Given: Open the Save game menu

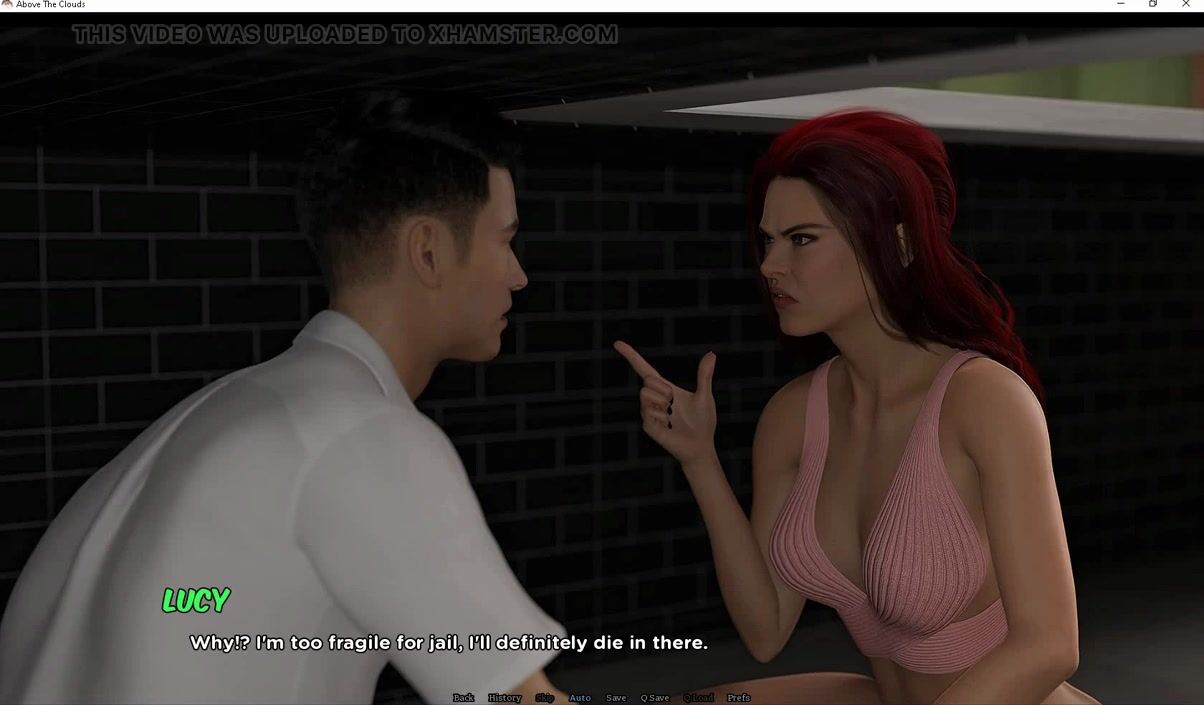Looking at the screenshot, I should click(616, 698).
